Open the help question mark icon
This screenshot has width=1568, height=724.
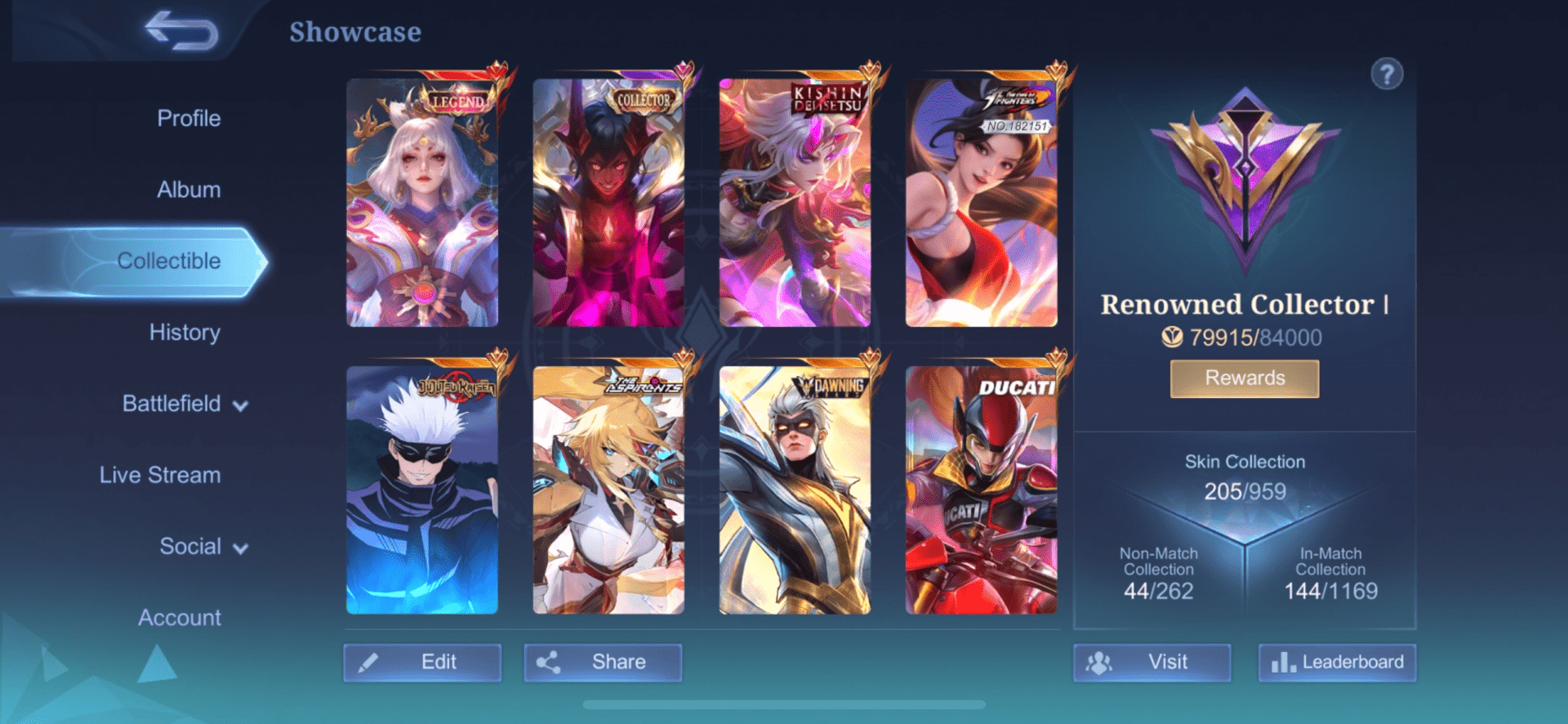coord(1386,74)
